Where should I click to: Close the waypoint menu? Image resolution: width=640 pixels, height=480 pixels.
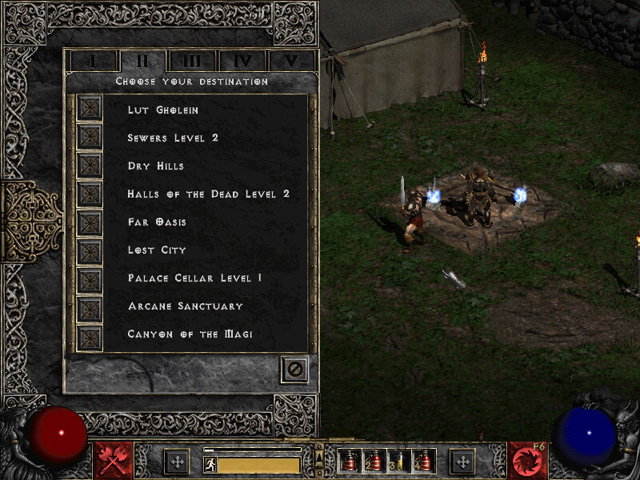(294, 369)
